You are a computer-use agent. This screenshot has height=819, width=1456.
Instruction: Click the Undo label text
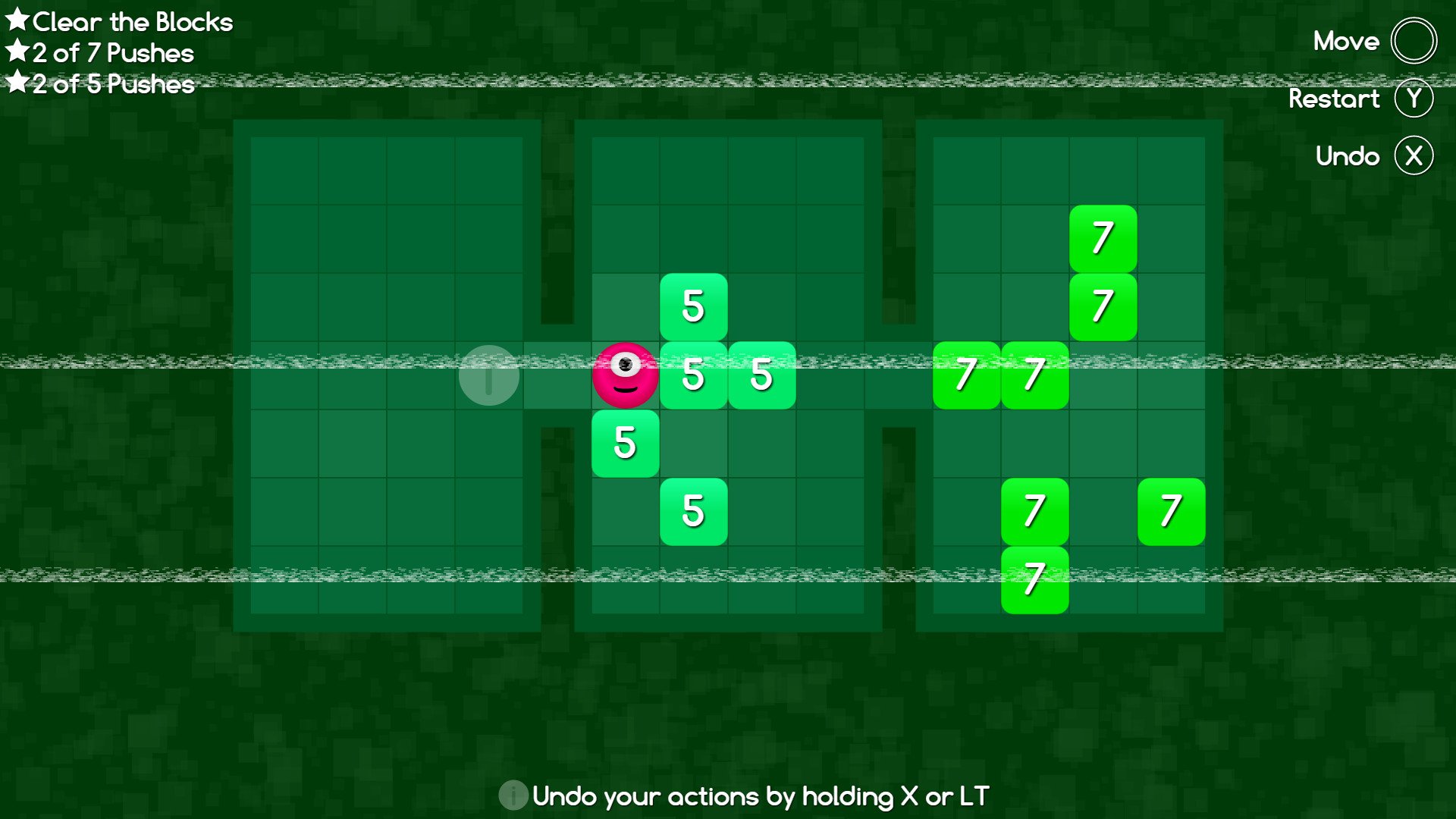[1348, 155]
